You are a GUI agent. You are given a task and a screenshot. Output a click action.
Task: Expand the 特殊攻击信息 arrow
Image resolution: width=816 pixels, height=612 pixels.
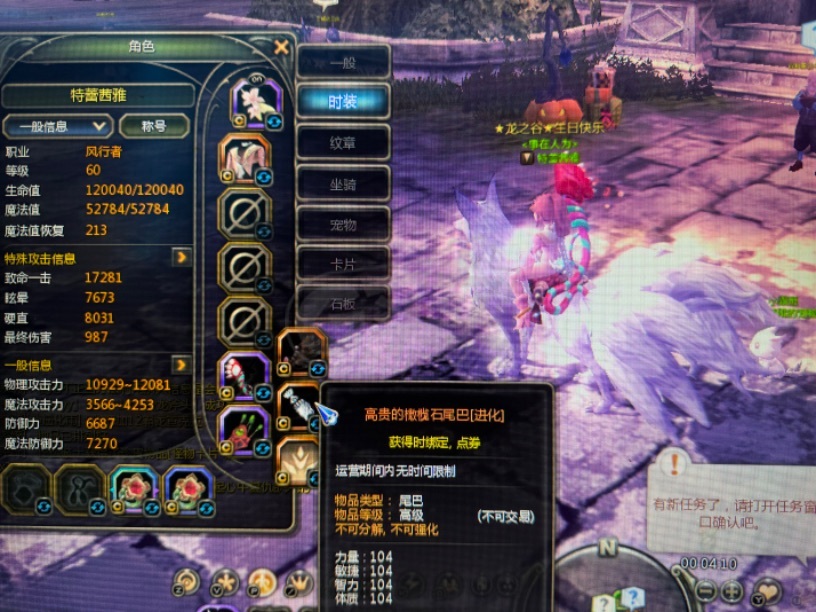tap(181, 257)
